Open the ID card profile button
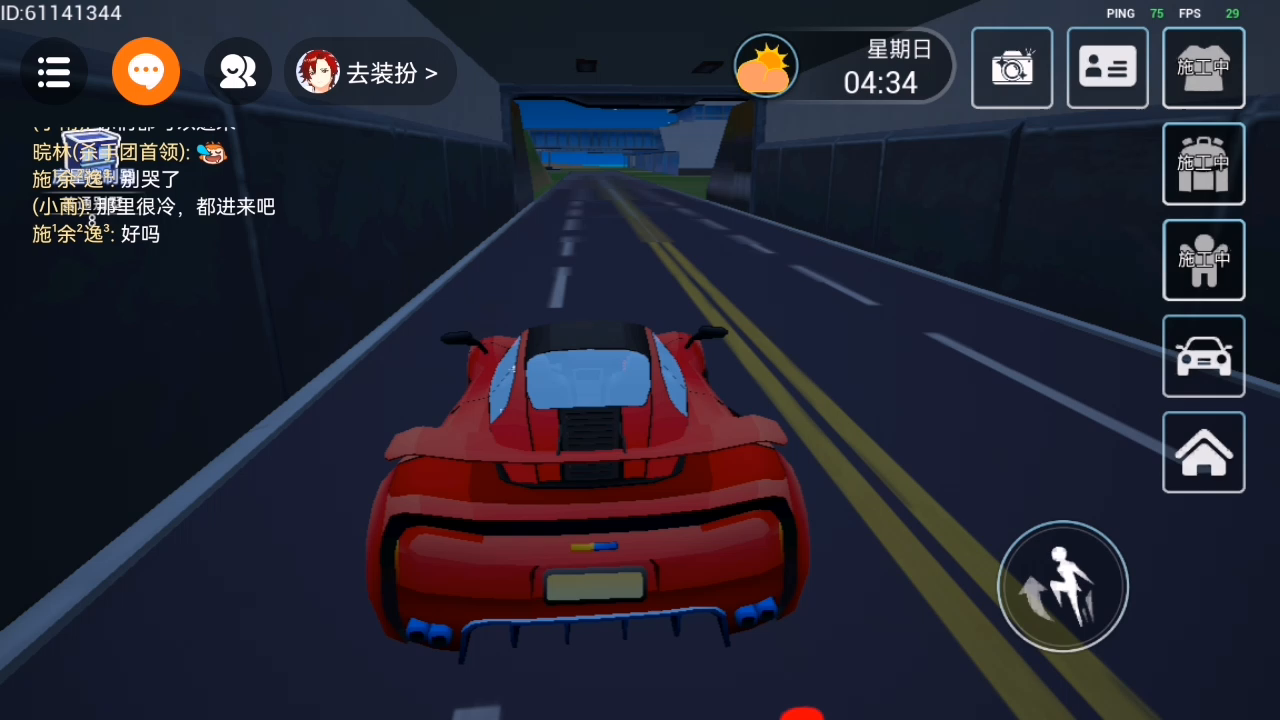This screenshot has width=1280, height=720. click(1107, 68)
